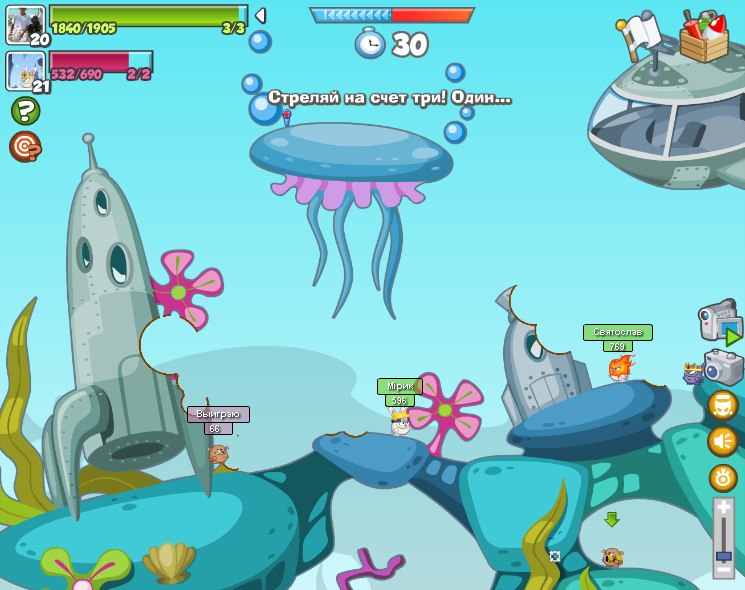Click the red target hint button
The height and width of the screenshot is (590, 745).
25,146
